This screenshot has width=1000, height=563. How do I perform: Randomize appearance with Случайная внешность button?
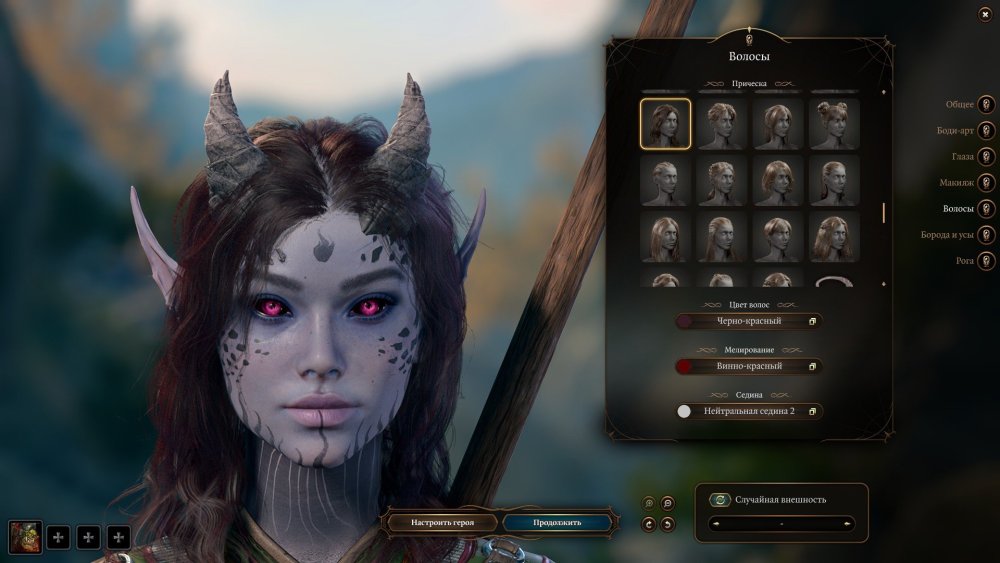719,500
